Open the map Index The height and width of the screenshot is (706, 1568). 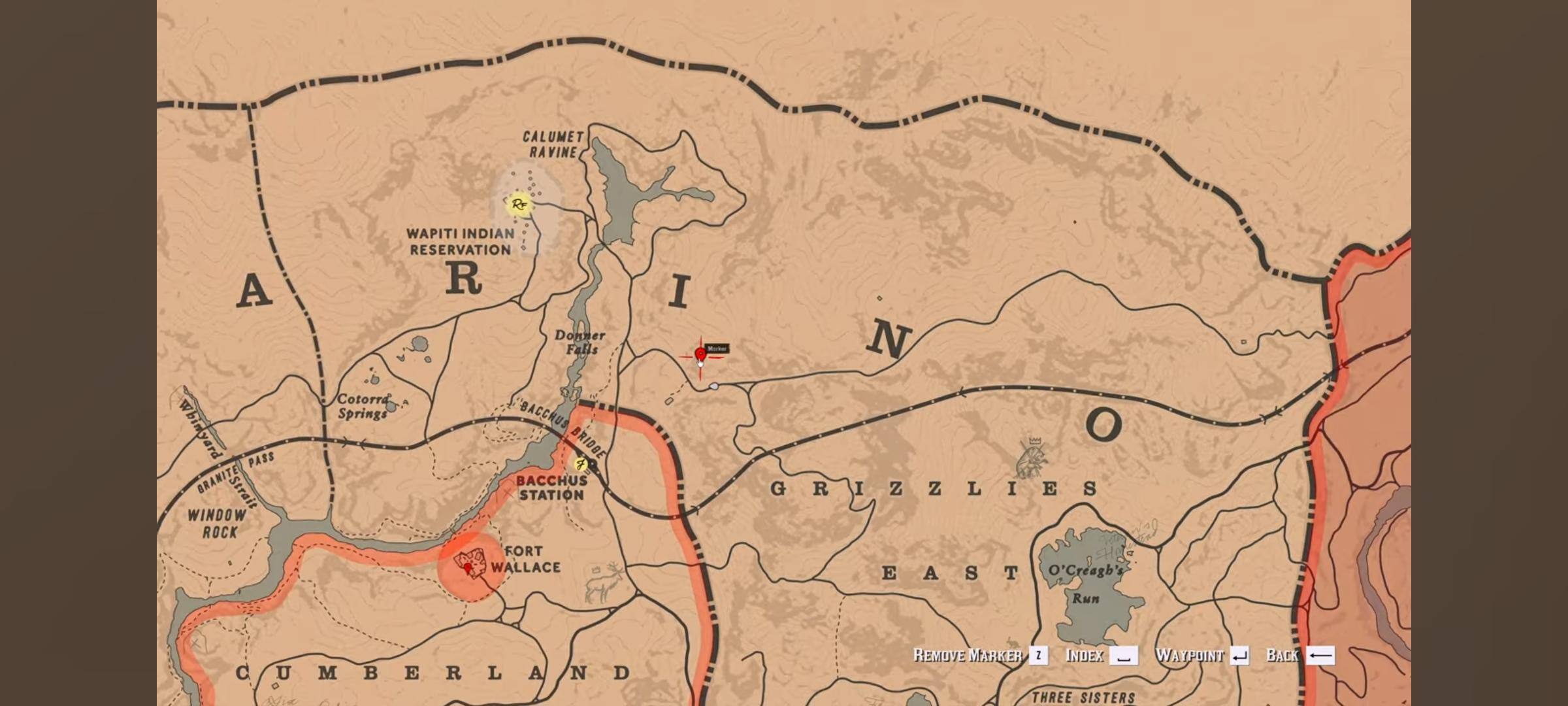pyautogui.click(x=1101, y=656)
